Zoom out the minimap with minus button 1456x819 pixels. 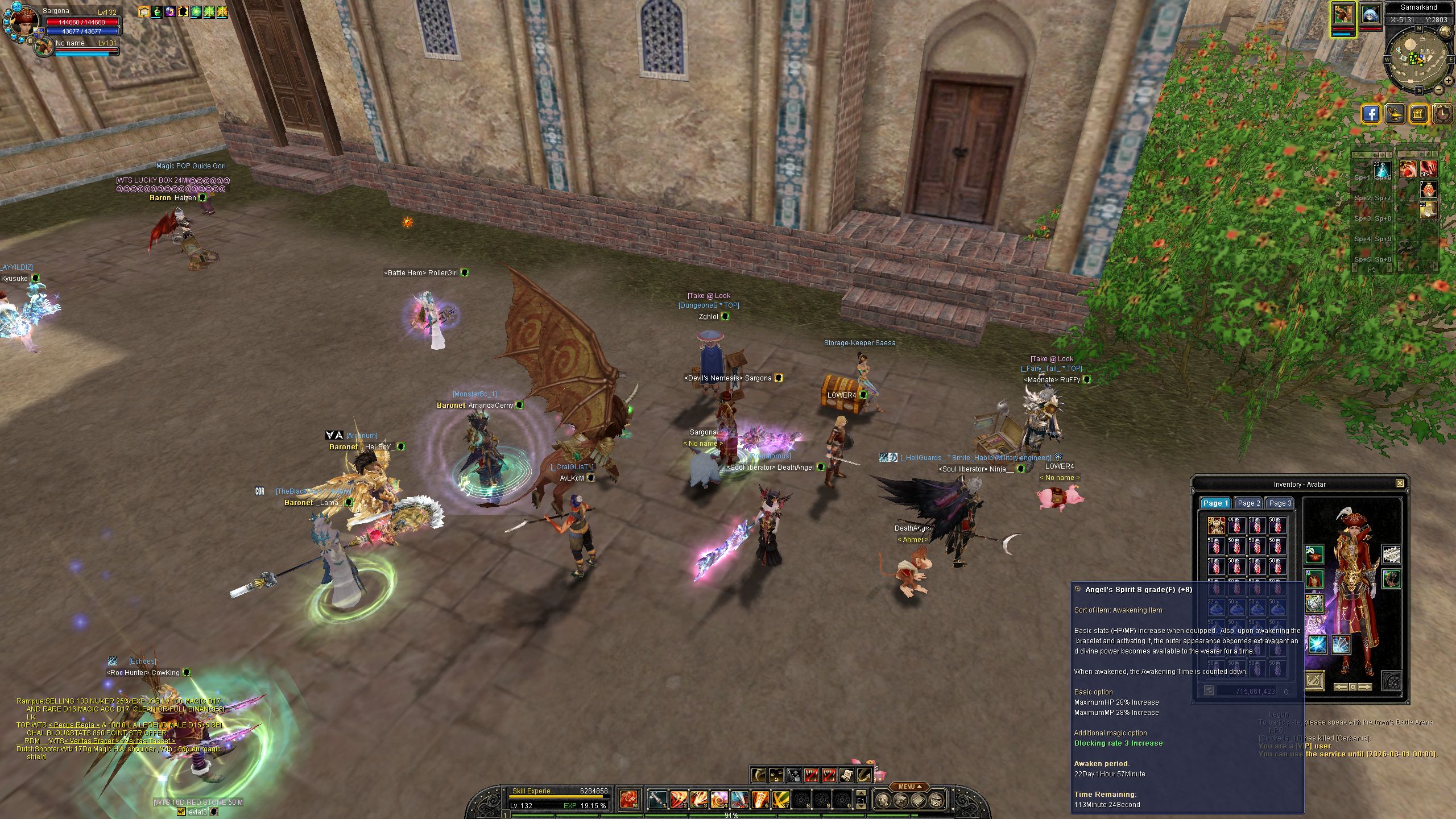(x=1438, y=90)
